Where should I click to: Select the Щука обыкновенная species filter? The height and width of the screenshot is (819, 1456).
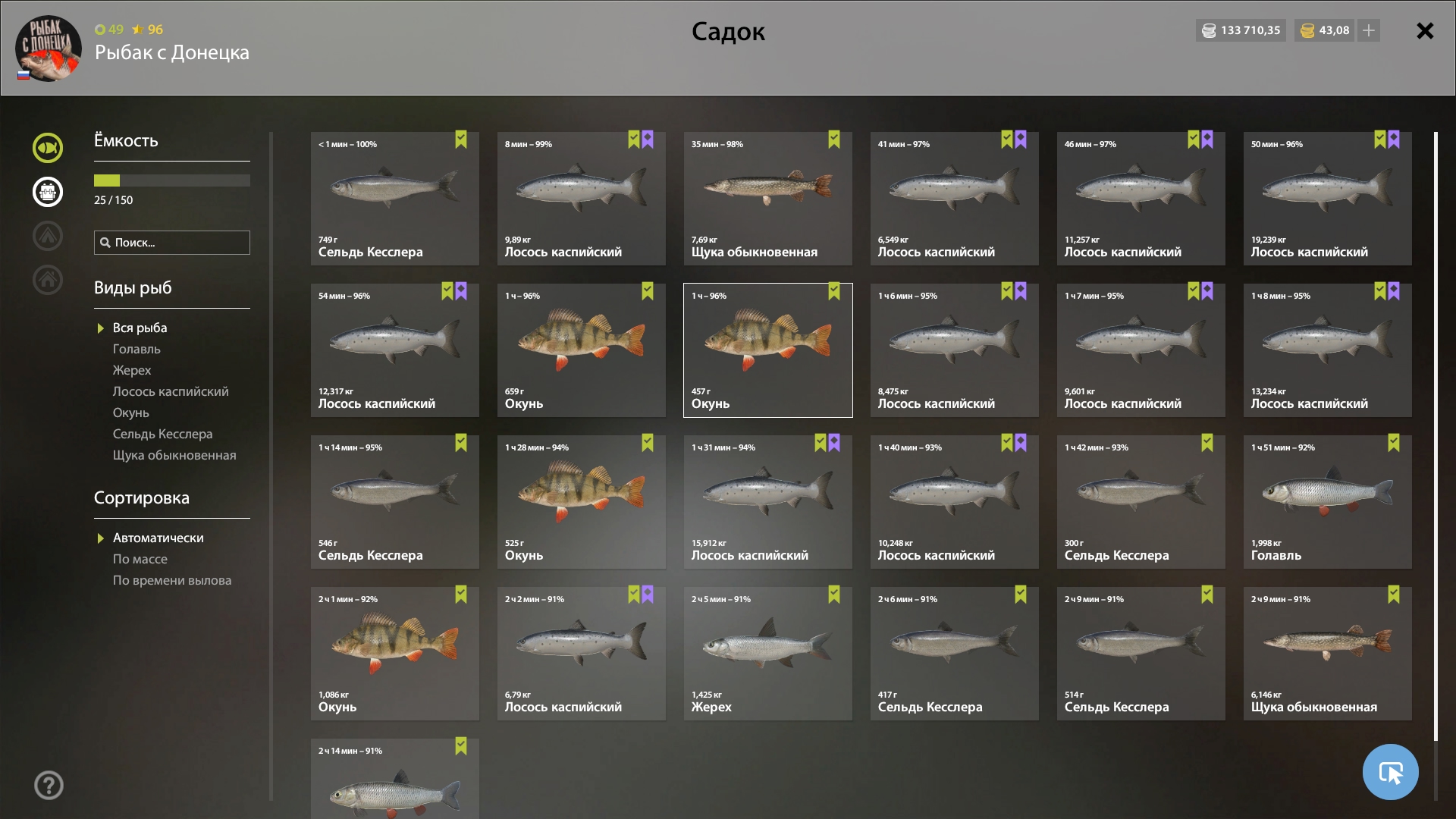click(x=174, y=455)
